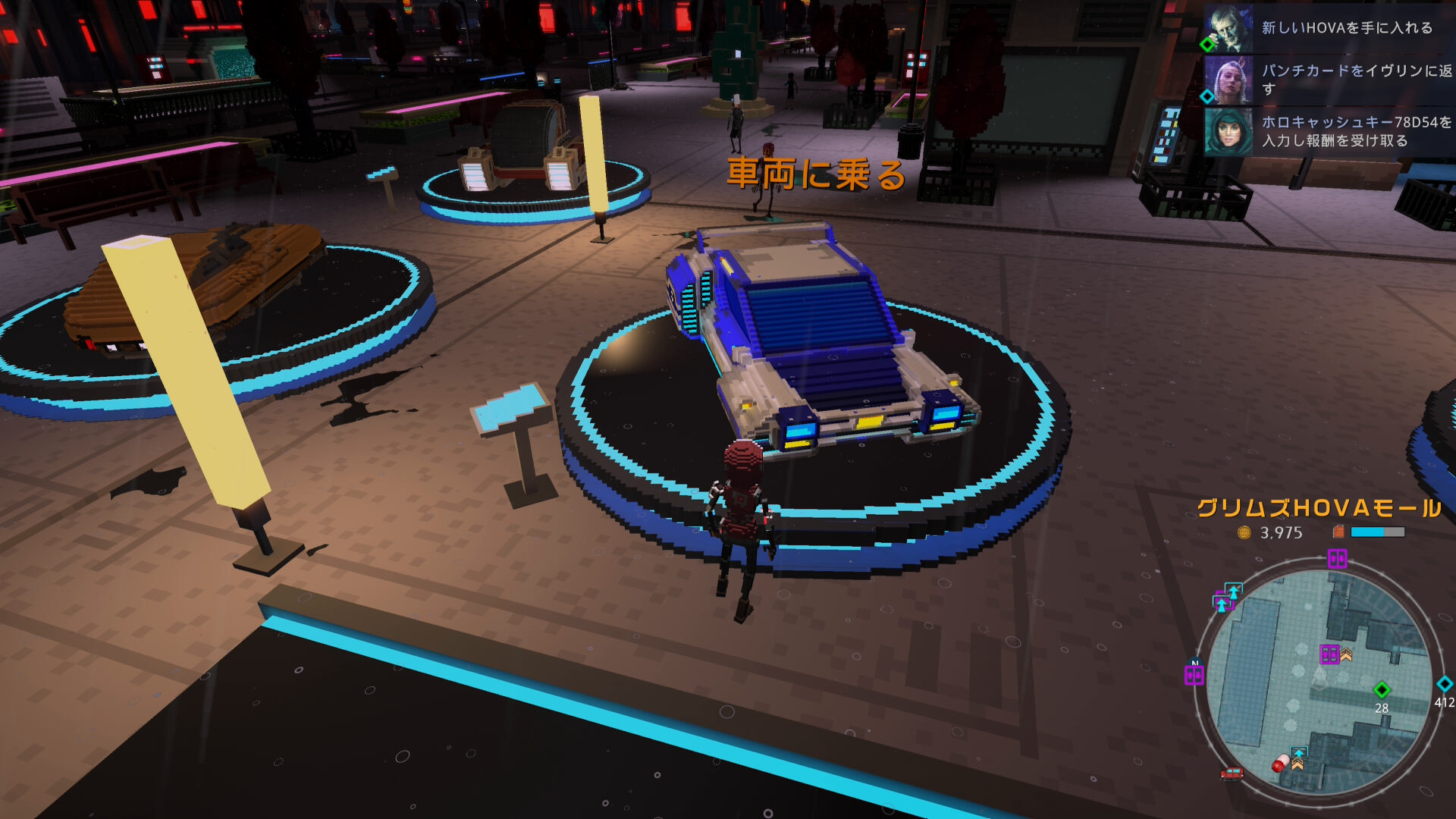Click the magenta elevator icon in minimap center
This screenshot has height=819, width=1456.
(x=1329, y=654)
